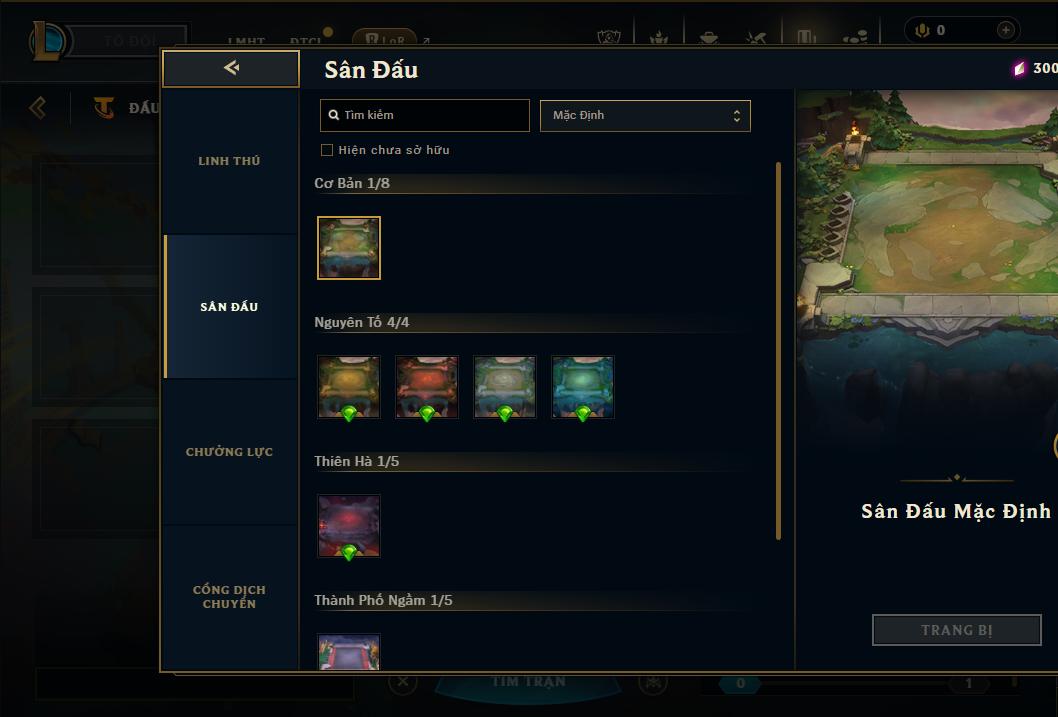This screenshot has width=1058, height=717.
Task: Choose the yellow Nguyên Tố arena
Action: point(349,386)
